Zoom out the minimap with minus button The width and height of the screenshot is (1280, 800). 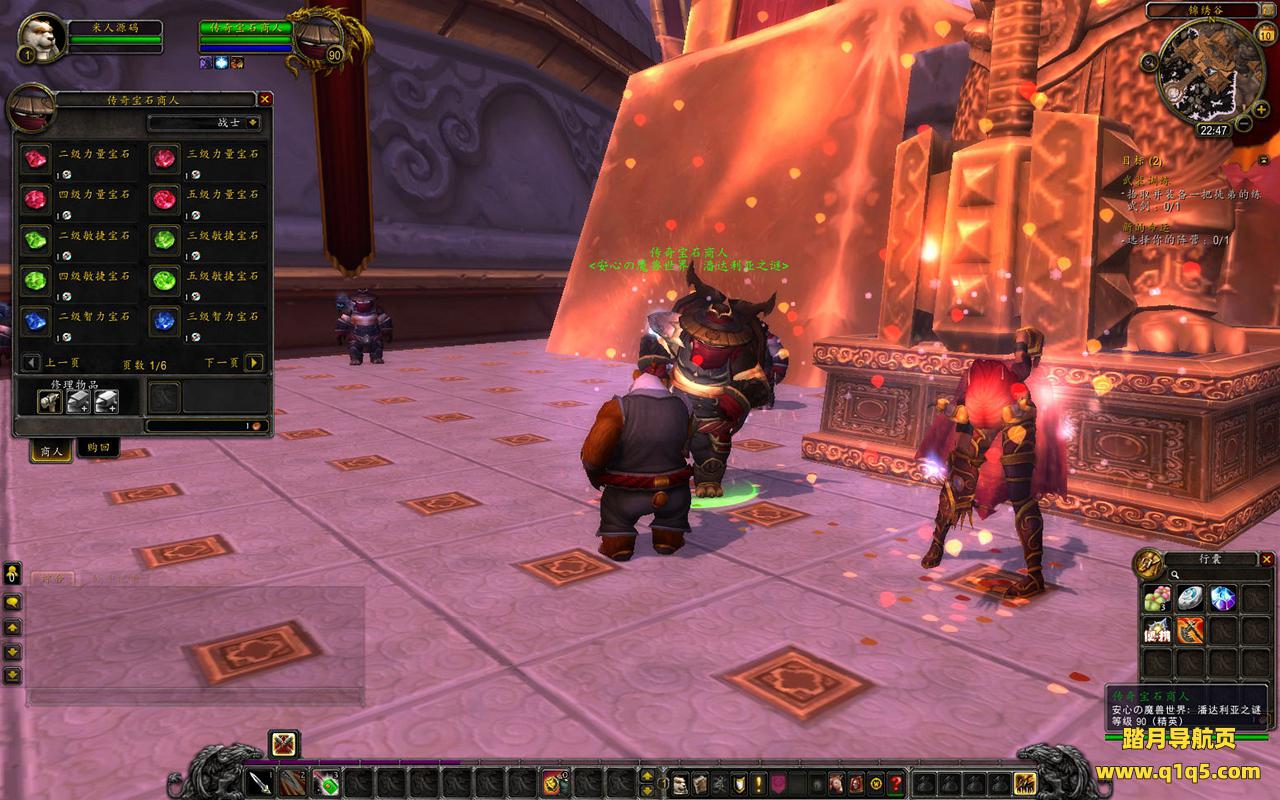pyautogui.click(x=1243, y=122)
